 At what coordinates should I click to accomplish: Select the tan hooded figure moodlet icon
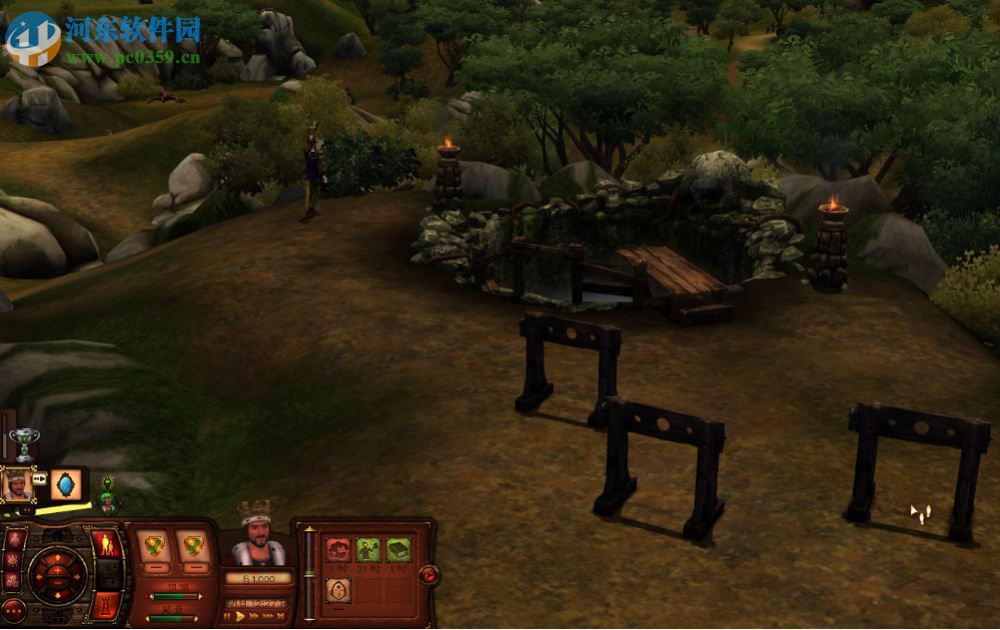[x=339, y=590]
